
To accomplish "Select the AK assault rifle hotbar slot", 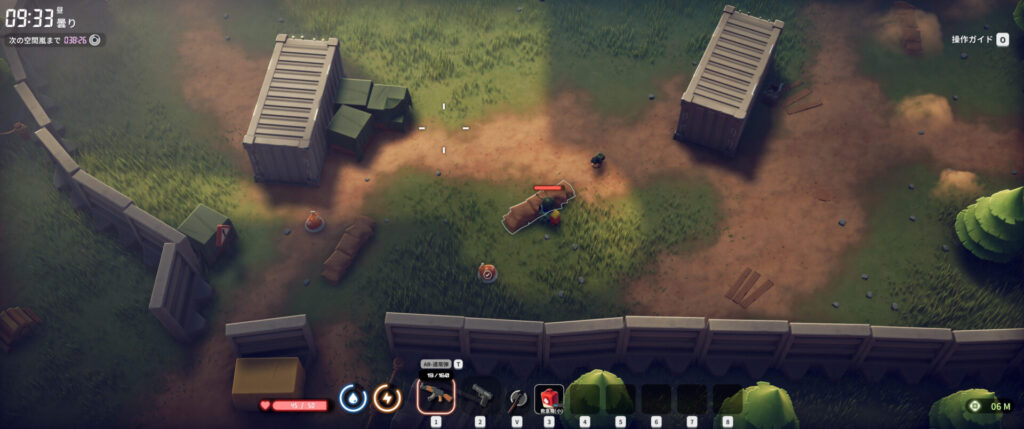I will pos(436,398).
